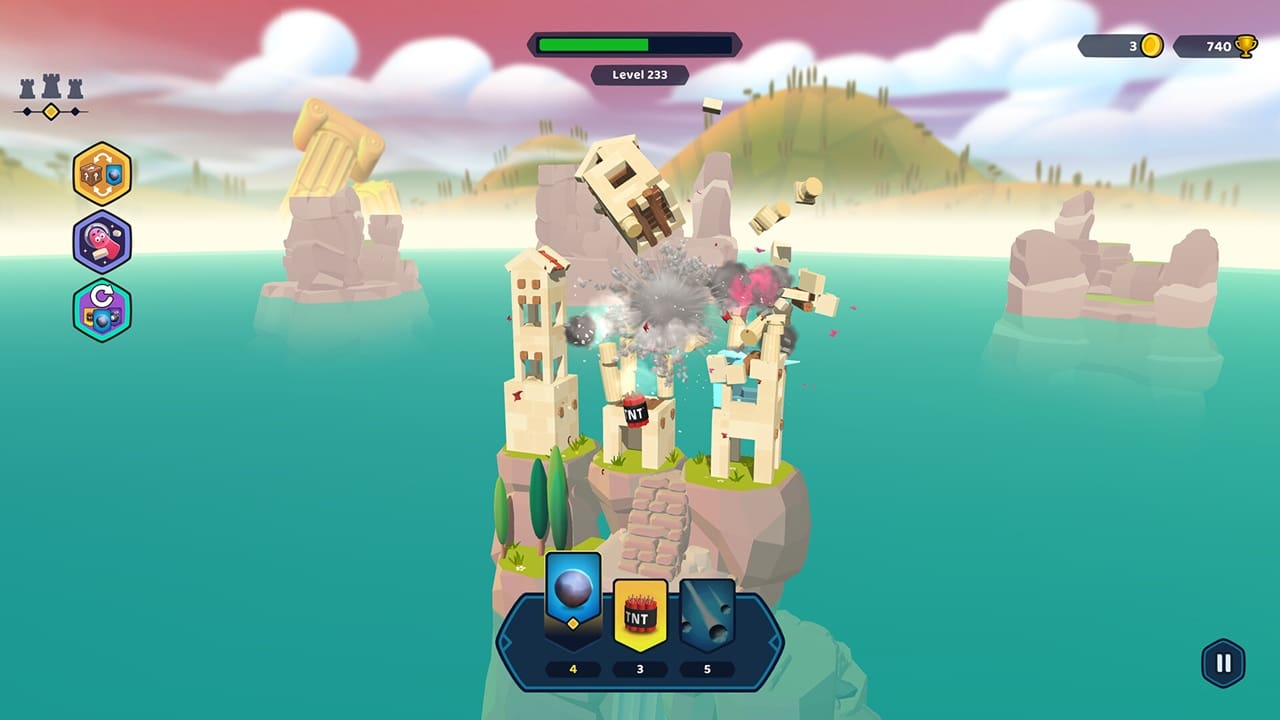Open the pause menu

(x=1221, y=660)
